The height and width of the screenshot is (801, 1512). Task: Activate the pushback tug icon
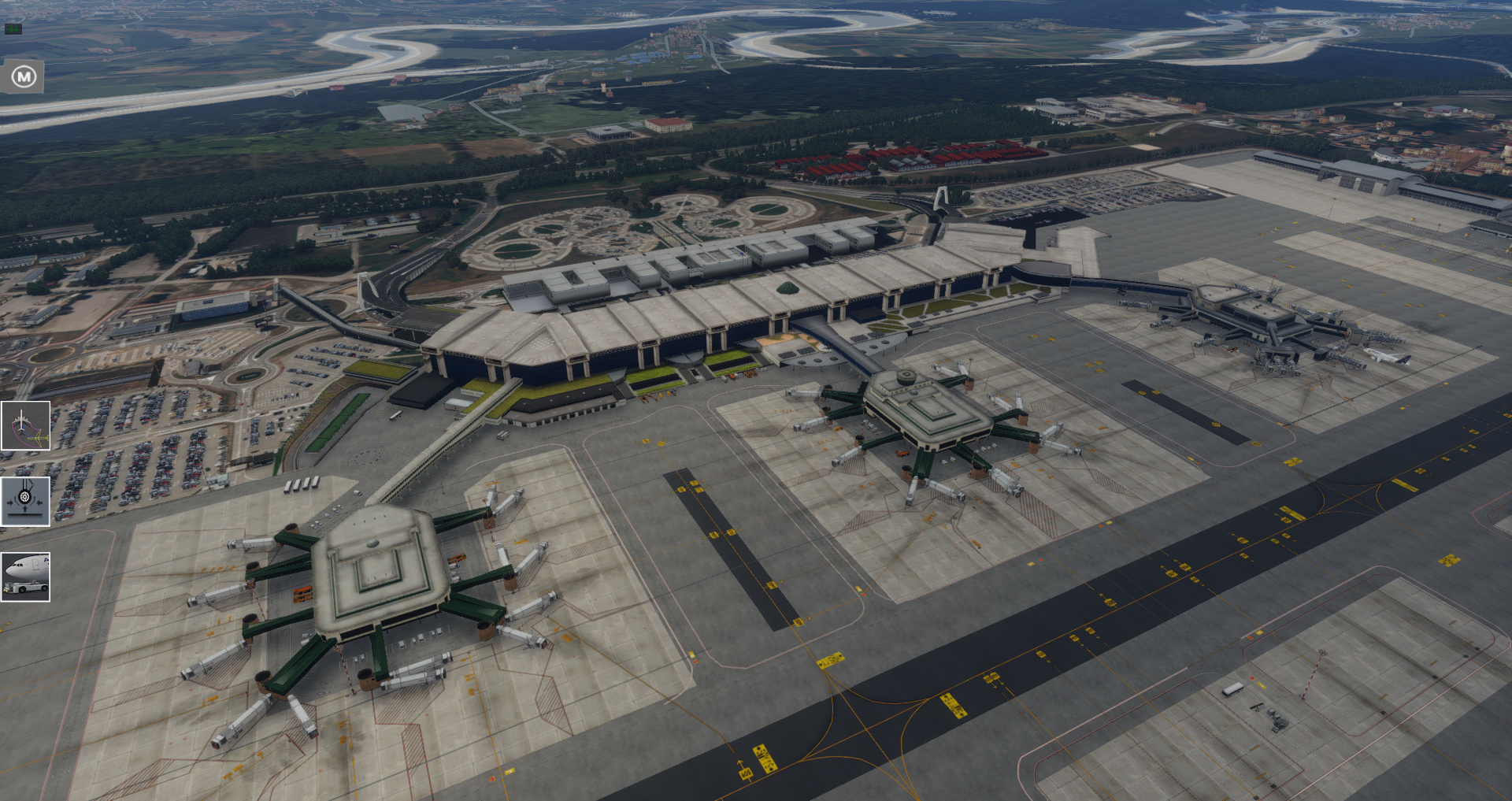pos(25,577)
